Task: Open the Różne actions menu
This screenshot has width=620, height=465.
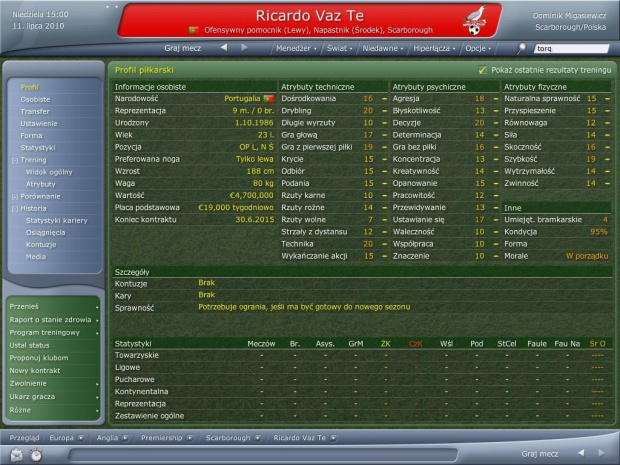Action: 22,409
